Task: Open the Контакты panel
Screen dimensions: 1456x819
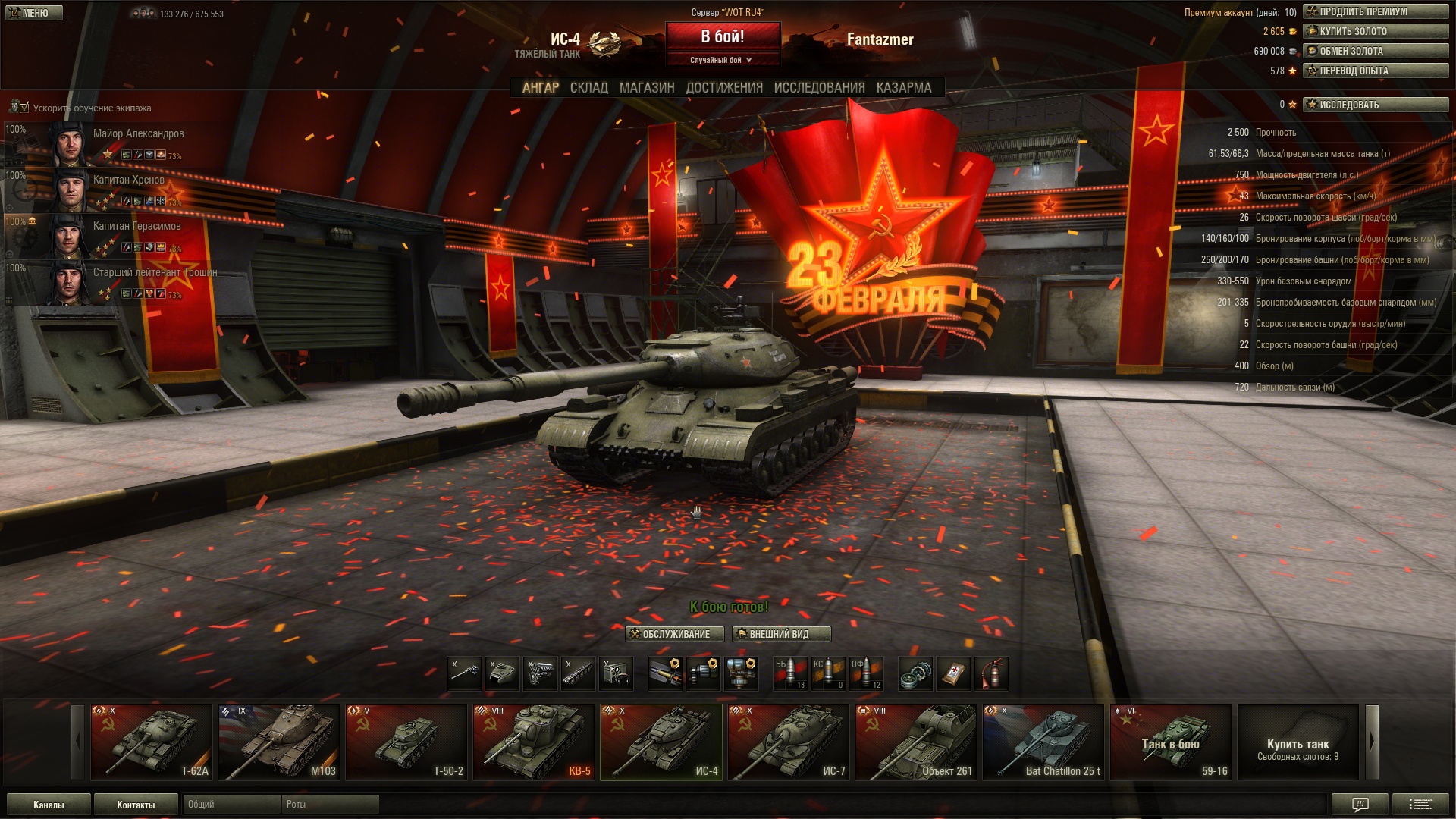Action: (136, 805)
